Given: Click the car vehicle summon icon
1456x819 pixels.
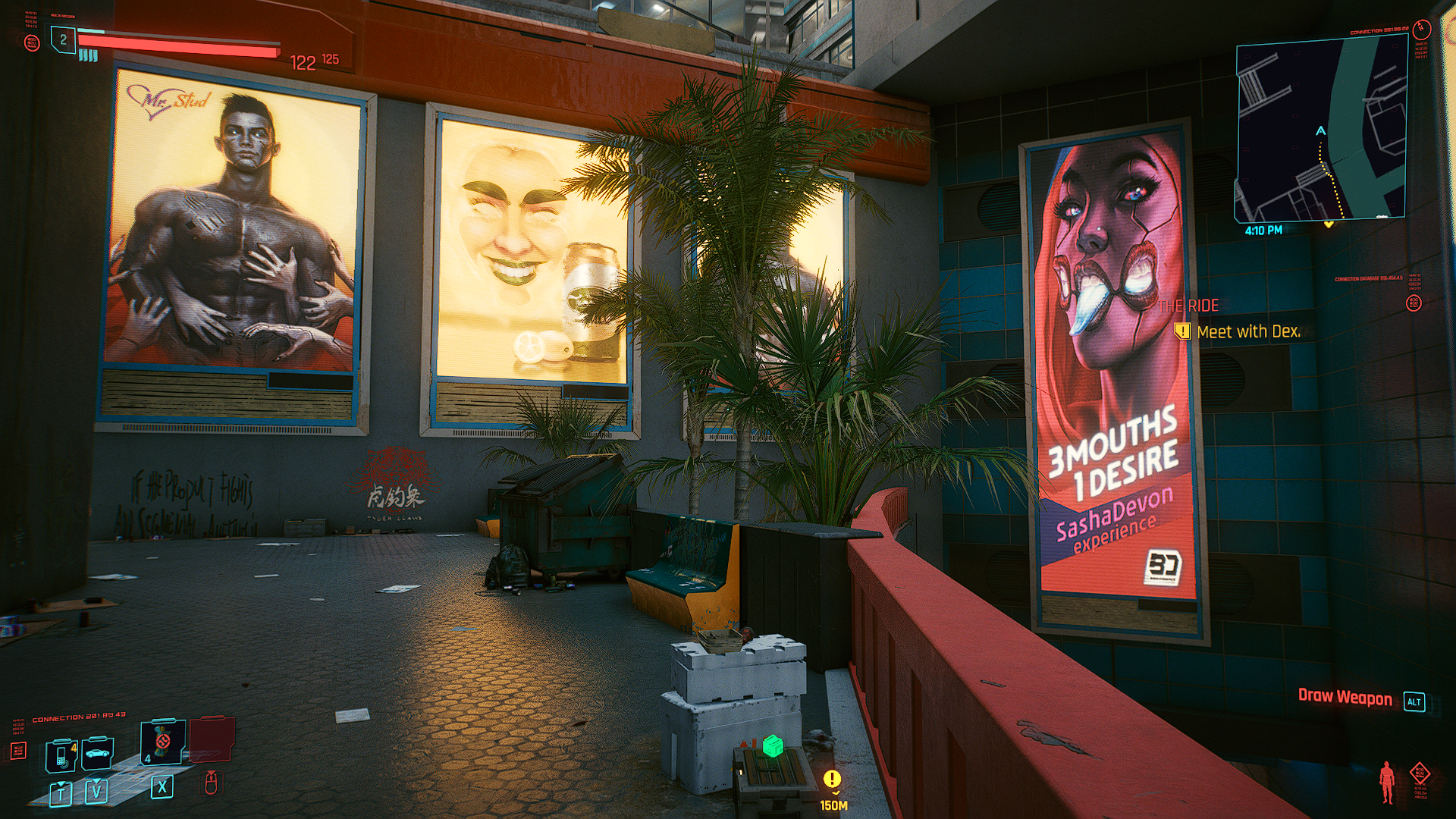Looking at the screenshot, I should [x=98, y=753].
